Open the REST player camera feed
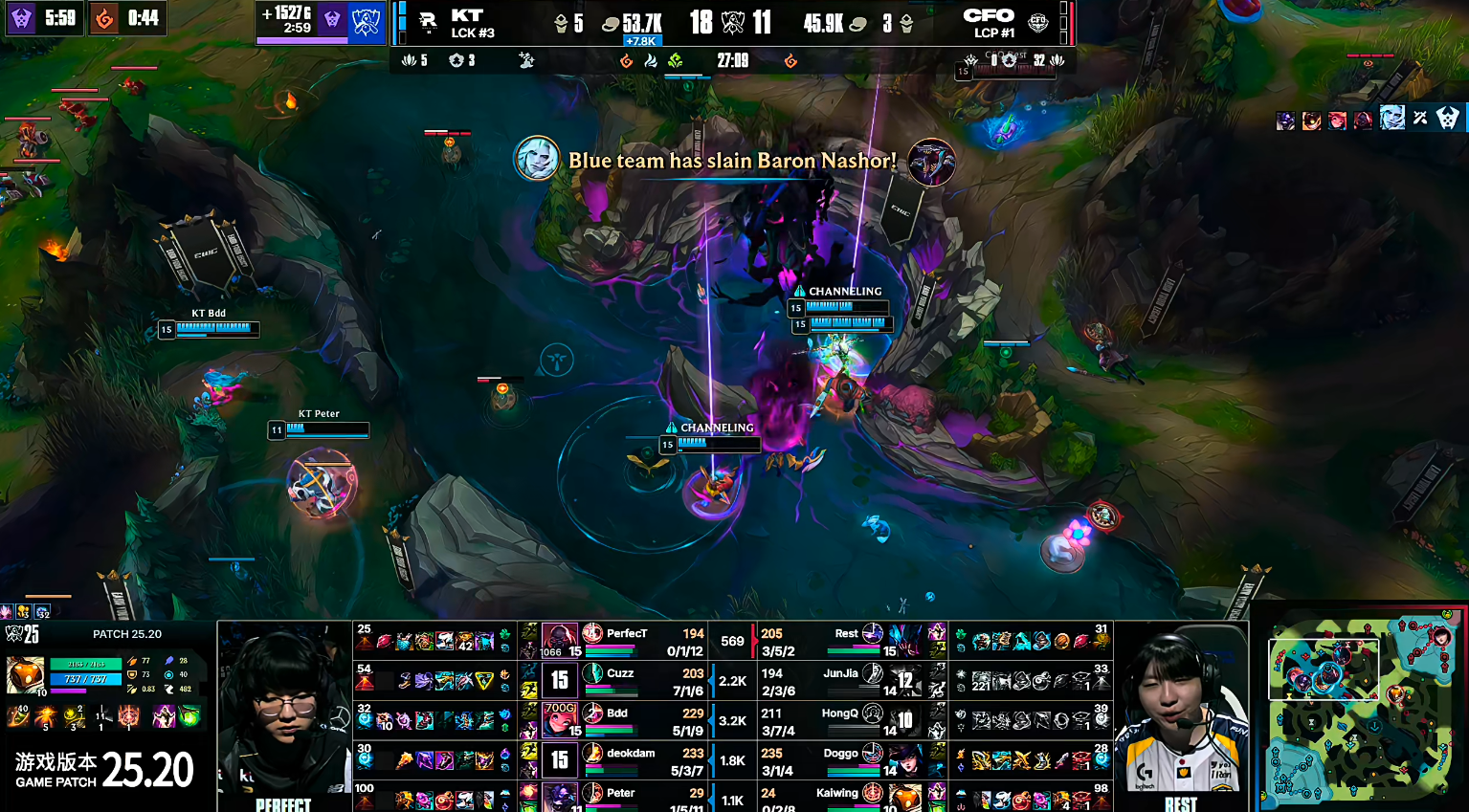1469x812 pixels. coord(1181,713)
